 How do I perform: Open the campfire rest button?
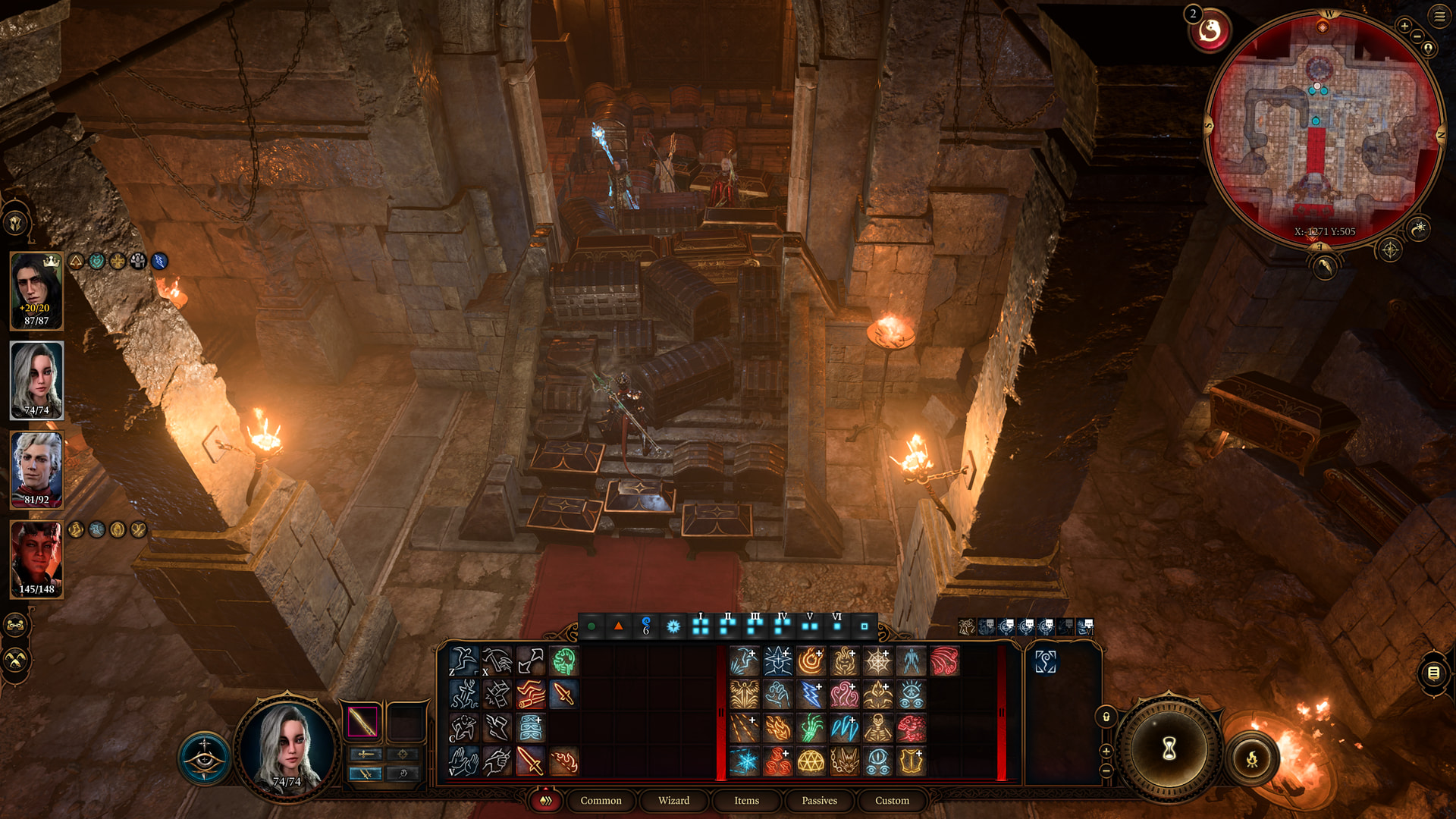[x=1252, y=758]
